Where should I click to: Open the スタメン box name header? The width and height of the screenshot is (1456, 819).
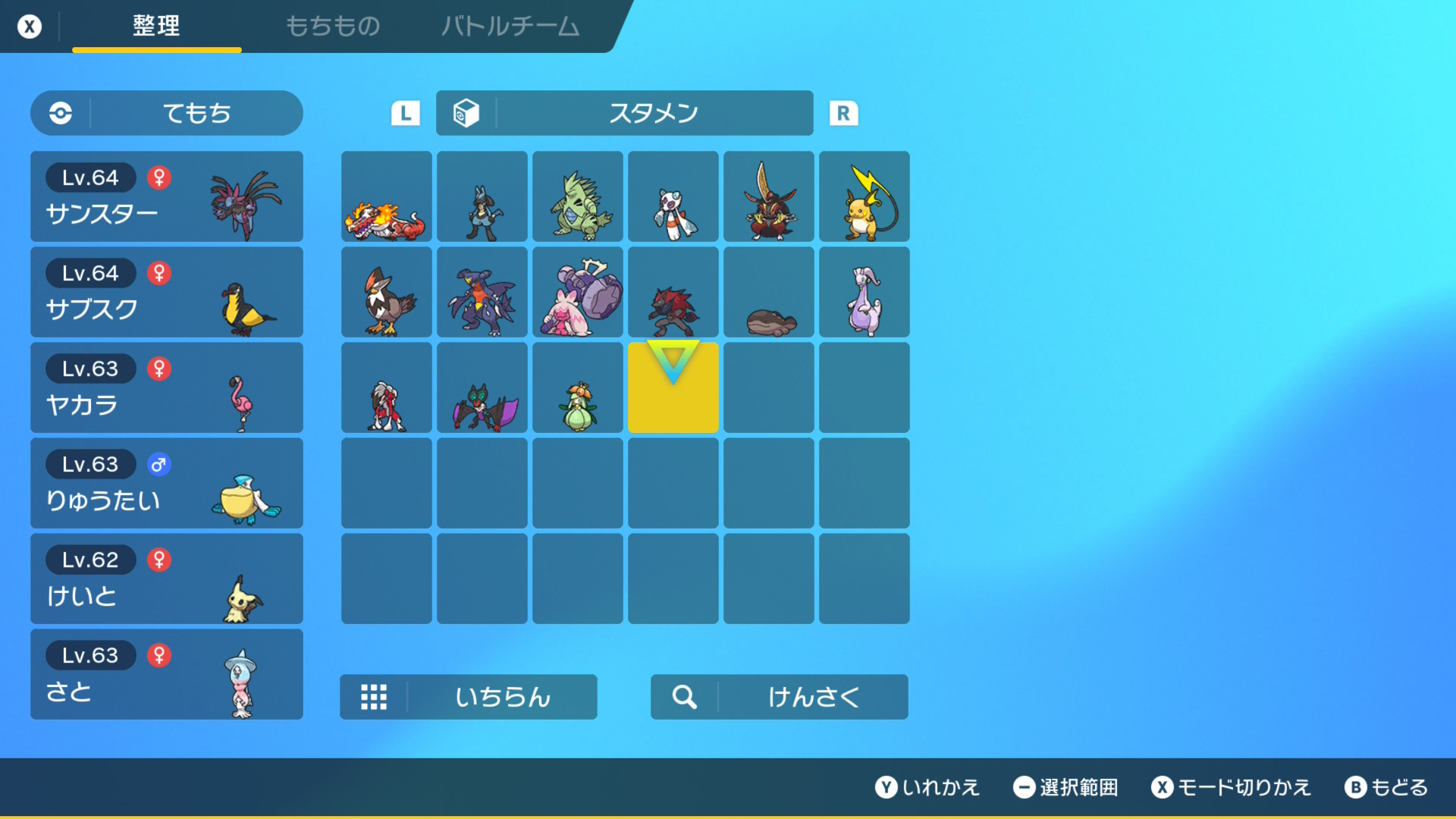click(x=624, y=113)
